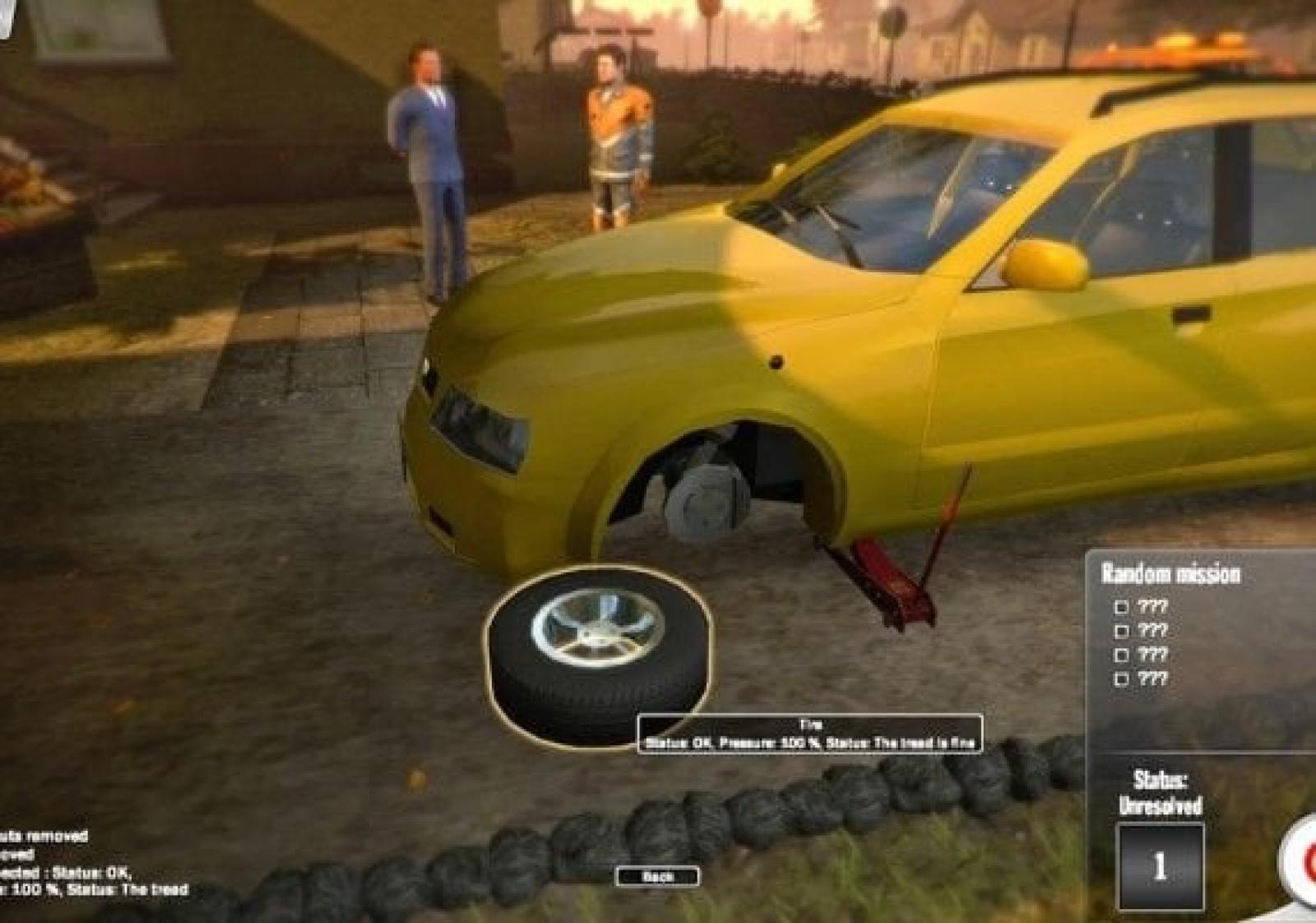The image size is (1316, 923).
Task: Click the Back button
Action: pos(657,877)
